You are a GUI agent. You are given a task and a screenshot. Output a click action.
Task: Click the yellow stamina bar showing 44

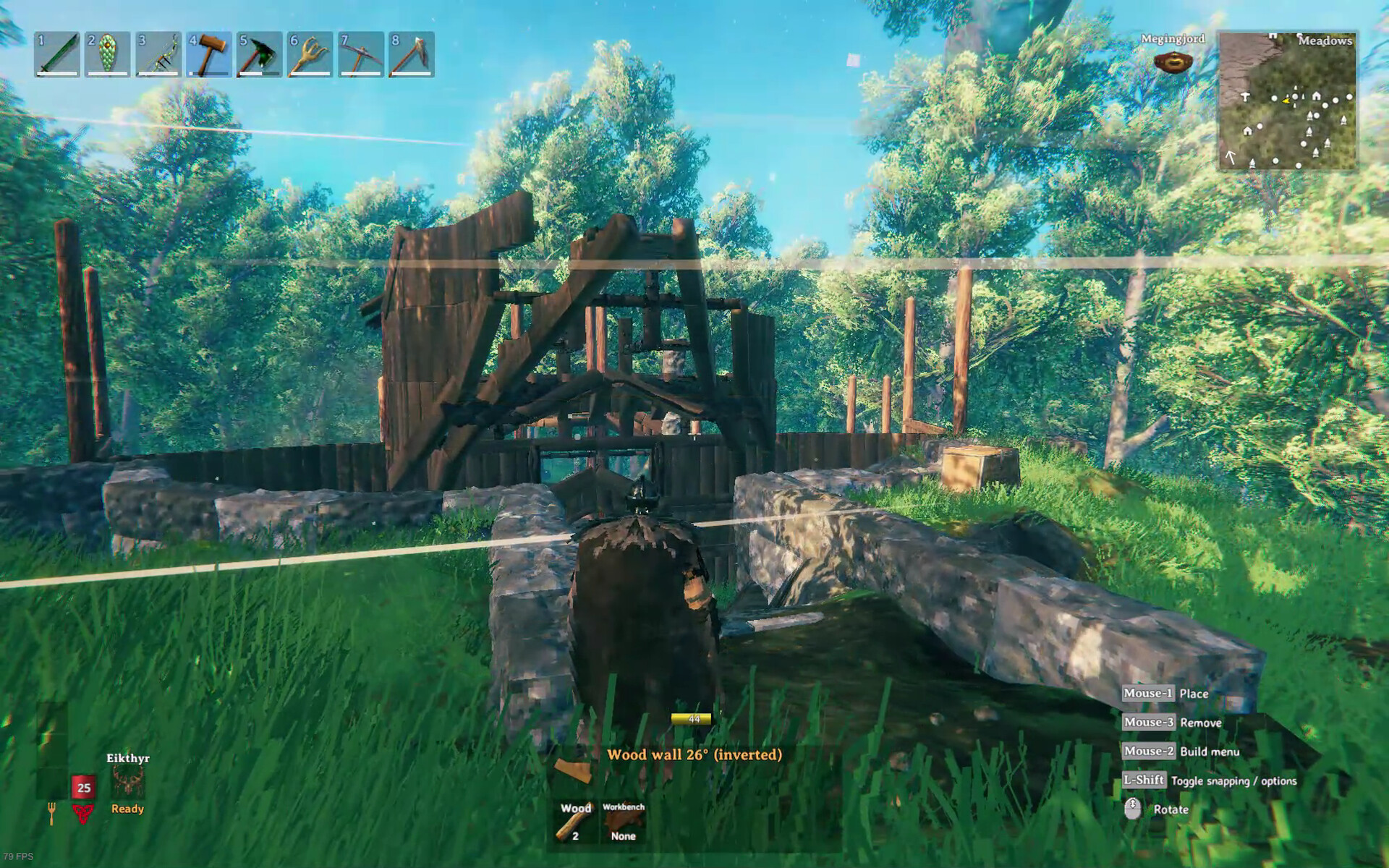point(692,719)
